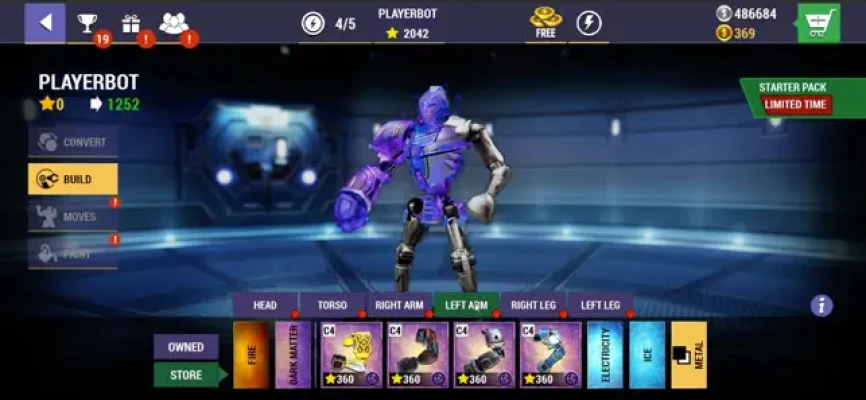Switch to the Right Leg tab

click(533, 305)
